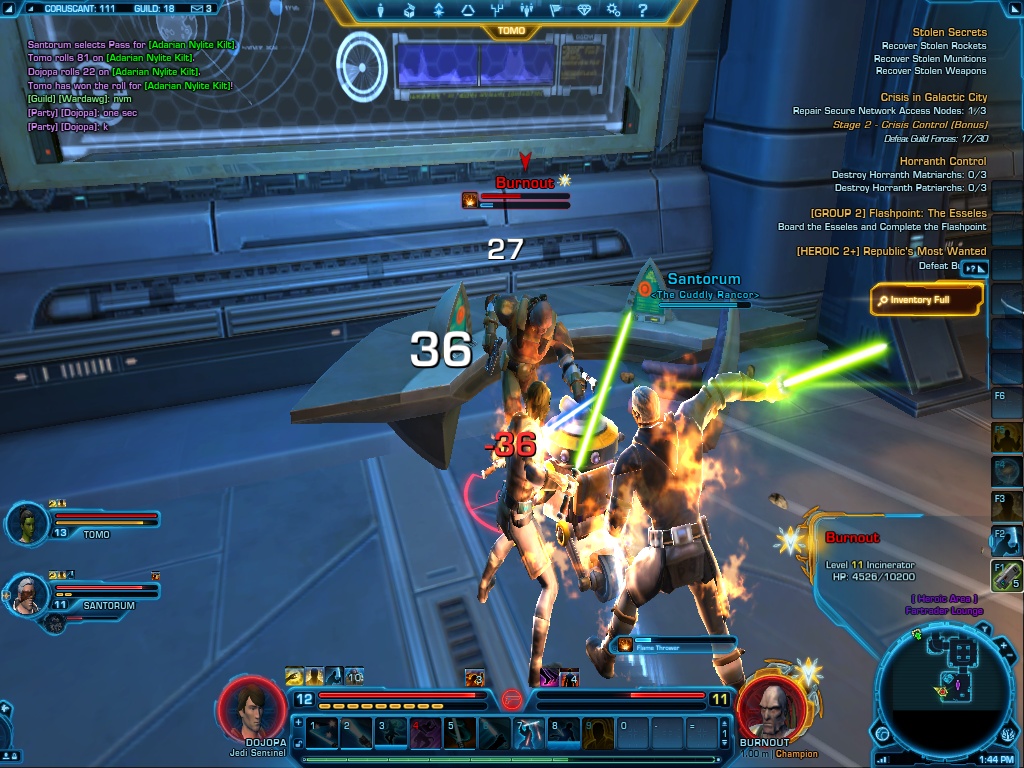Select Santorum's party frame portrait
The height and width of the screenshot is (768, 1024).
(27, 595)
